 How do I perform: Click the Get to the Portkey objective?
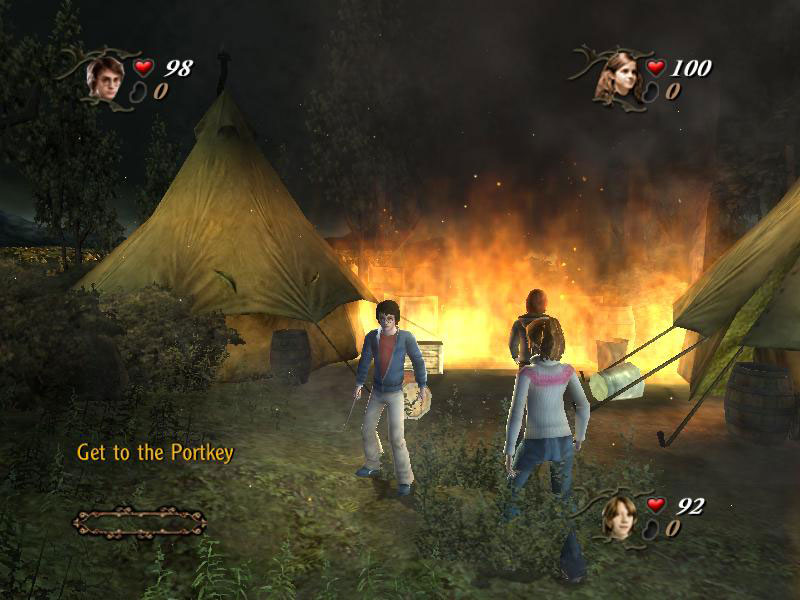click(155, 453)
